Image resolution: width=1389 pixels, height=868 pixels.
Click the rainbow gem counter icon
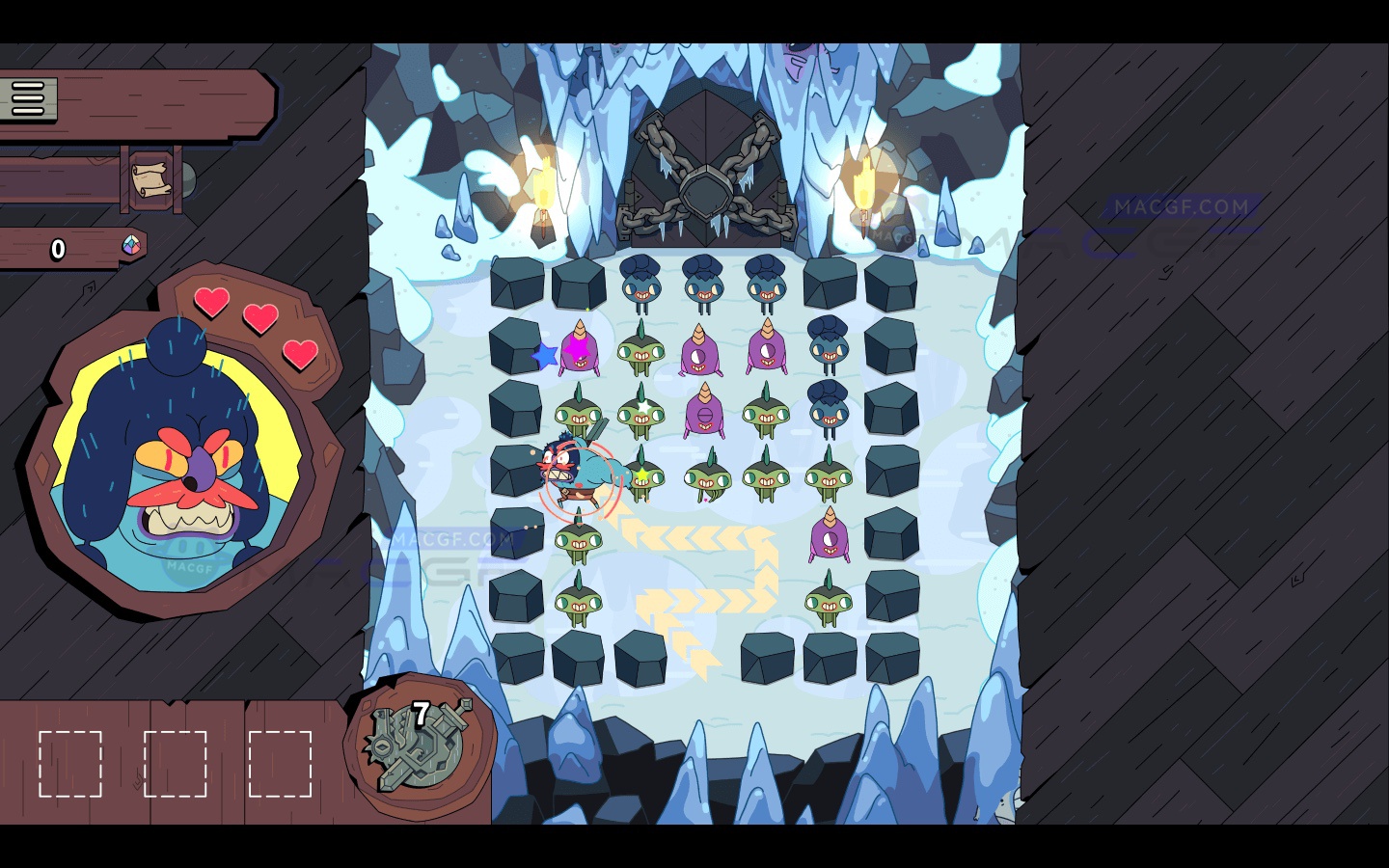coord(131,248)
